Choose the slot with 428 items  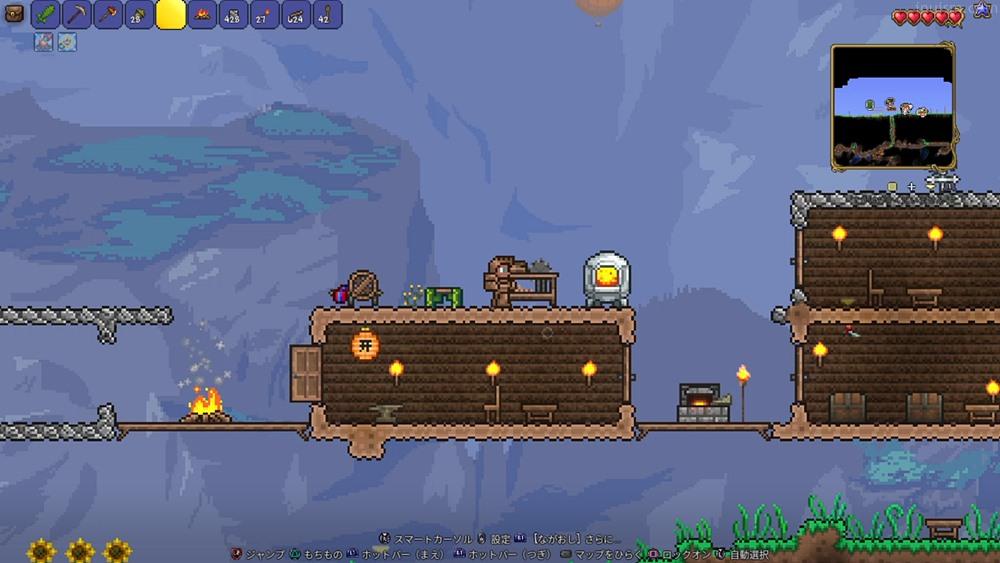point(233,15)
